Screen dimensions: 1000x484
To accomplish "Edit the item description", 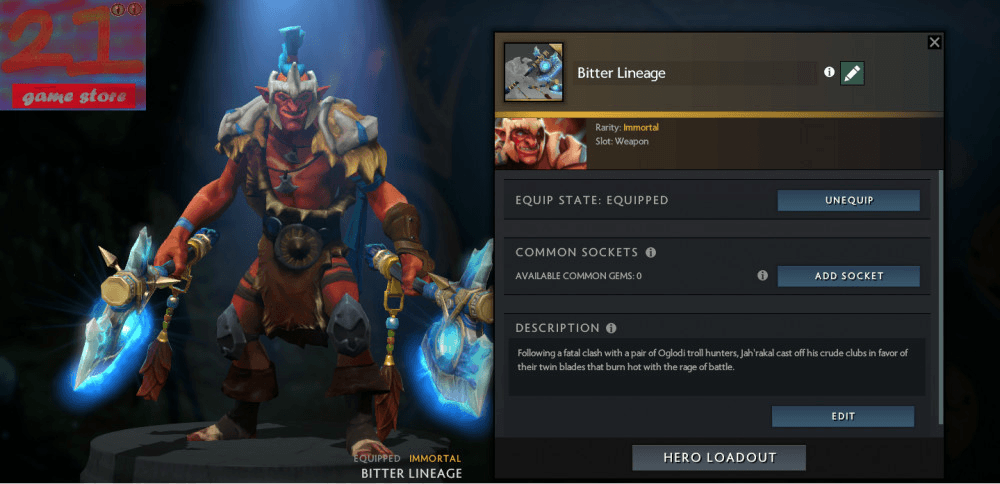I will coord(842,416).
